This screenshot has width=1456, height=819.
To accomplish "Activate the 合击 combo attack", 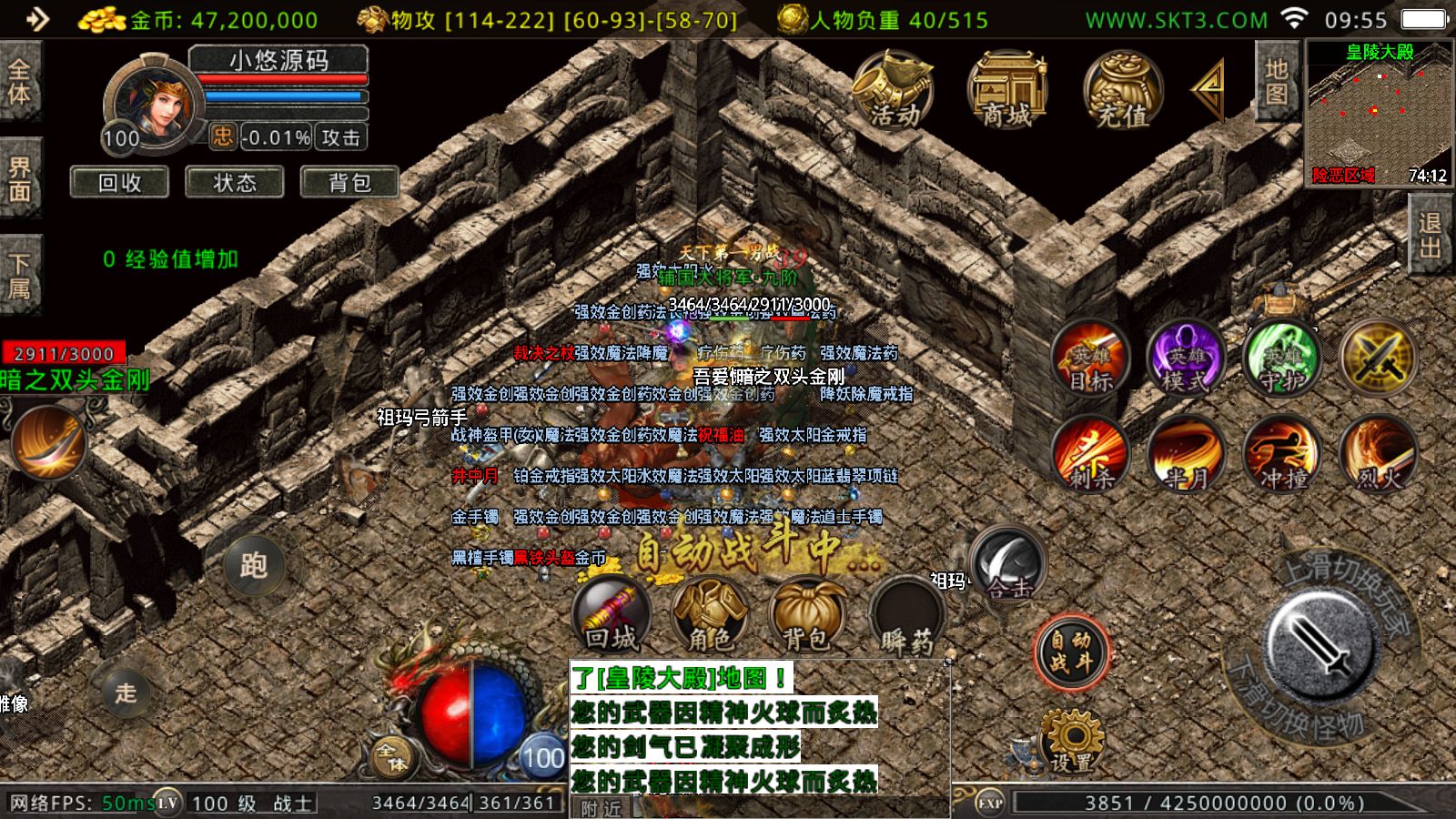I will [x=1007, y=566].
